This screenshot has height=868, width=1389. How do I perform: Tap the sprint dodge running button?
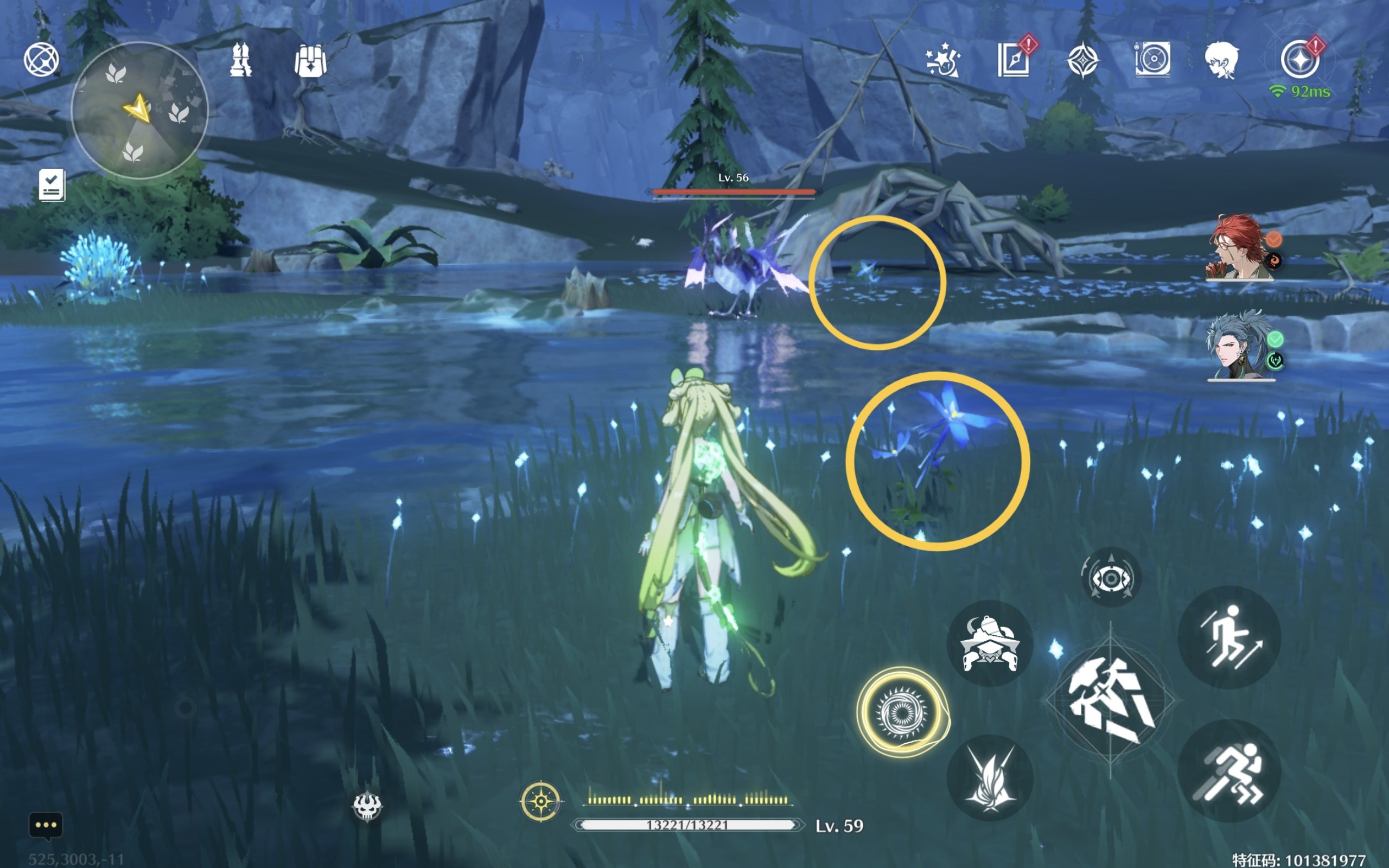click(1229, 771)
